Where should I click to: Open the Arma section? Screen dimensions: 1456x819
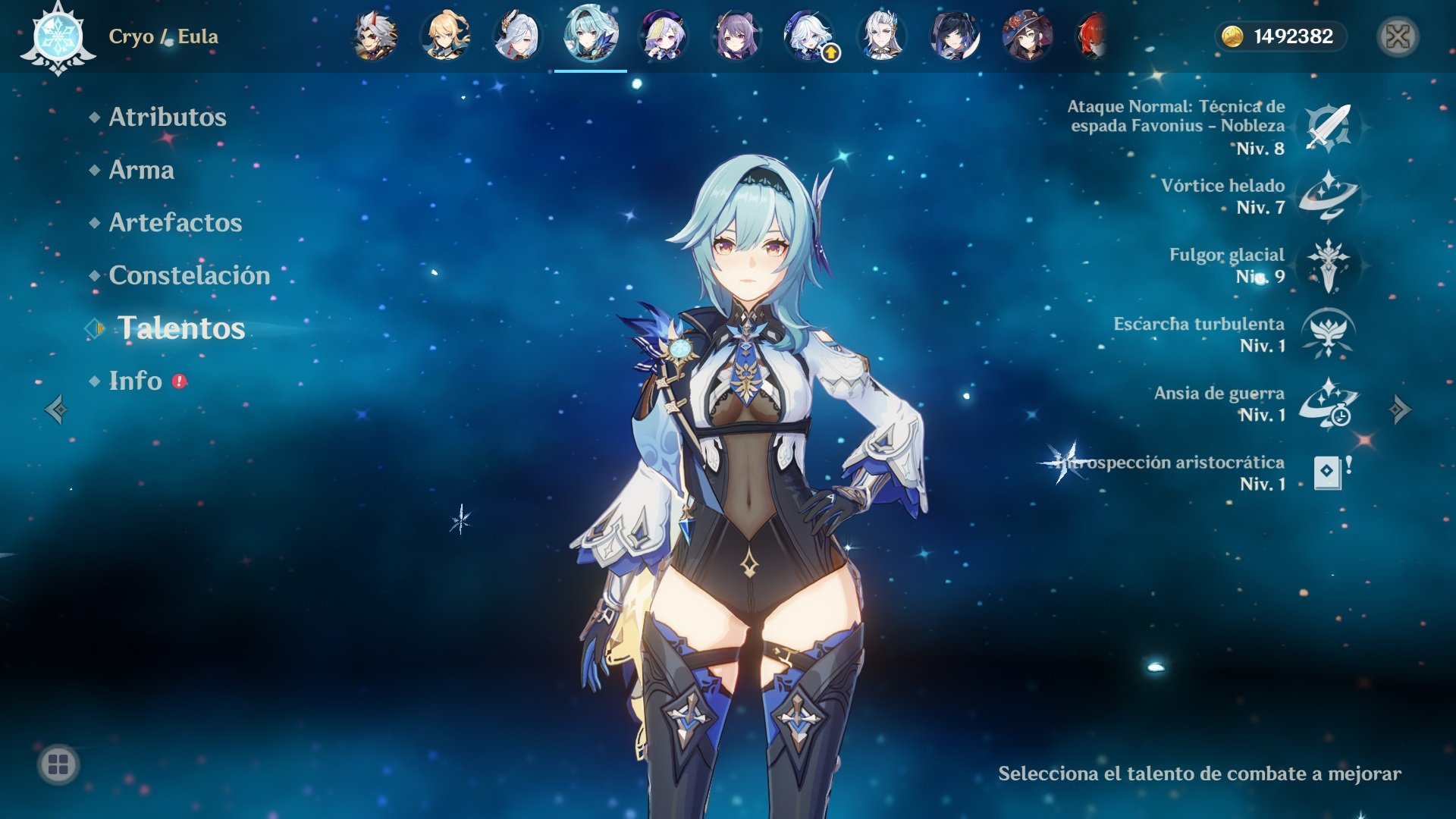pyautogui.click(x=142, y=170)
